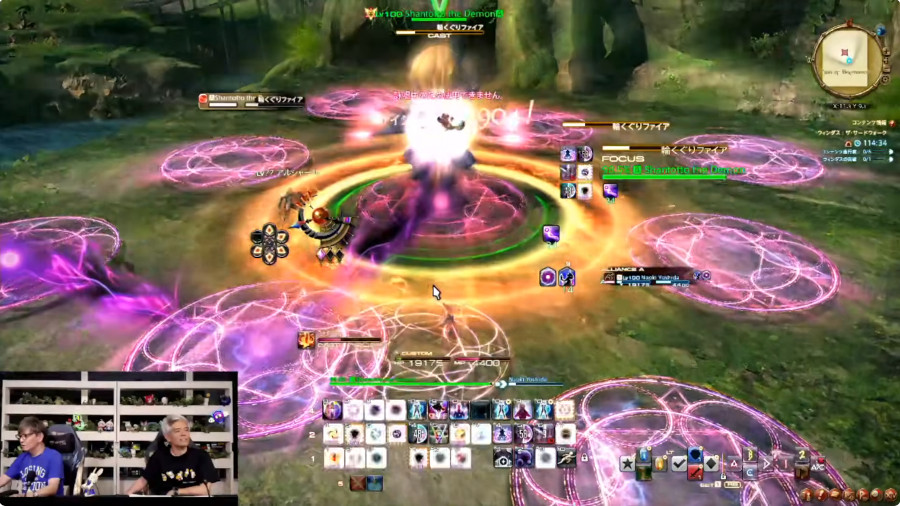Select the black star waymark icon
900x506 pixels.
627,464
